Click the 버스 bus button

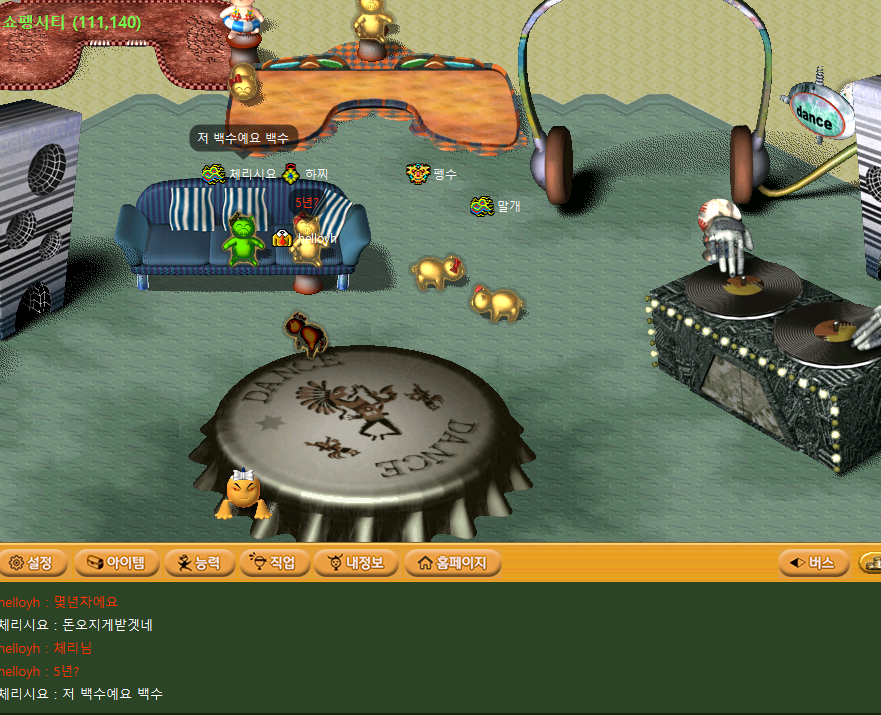pos(813,563)
